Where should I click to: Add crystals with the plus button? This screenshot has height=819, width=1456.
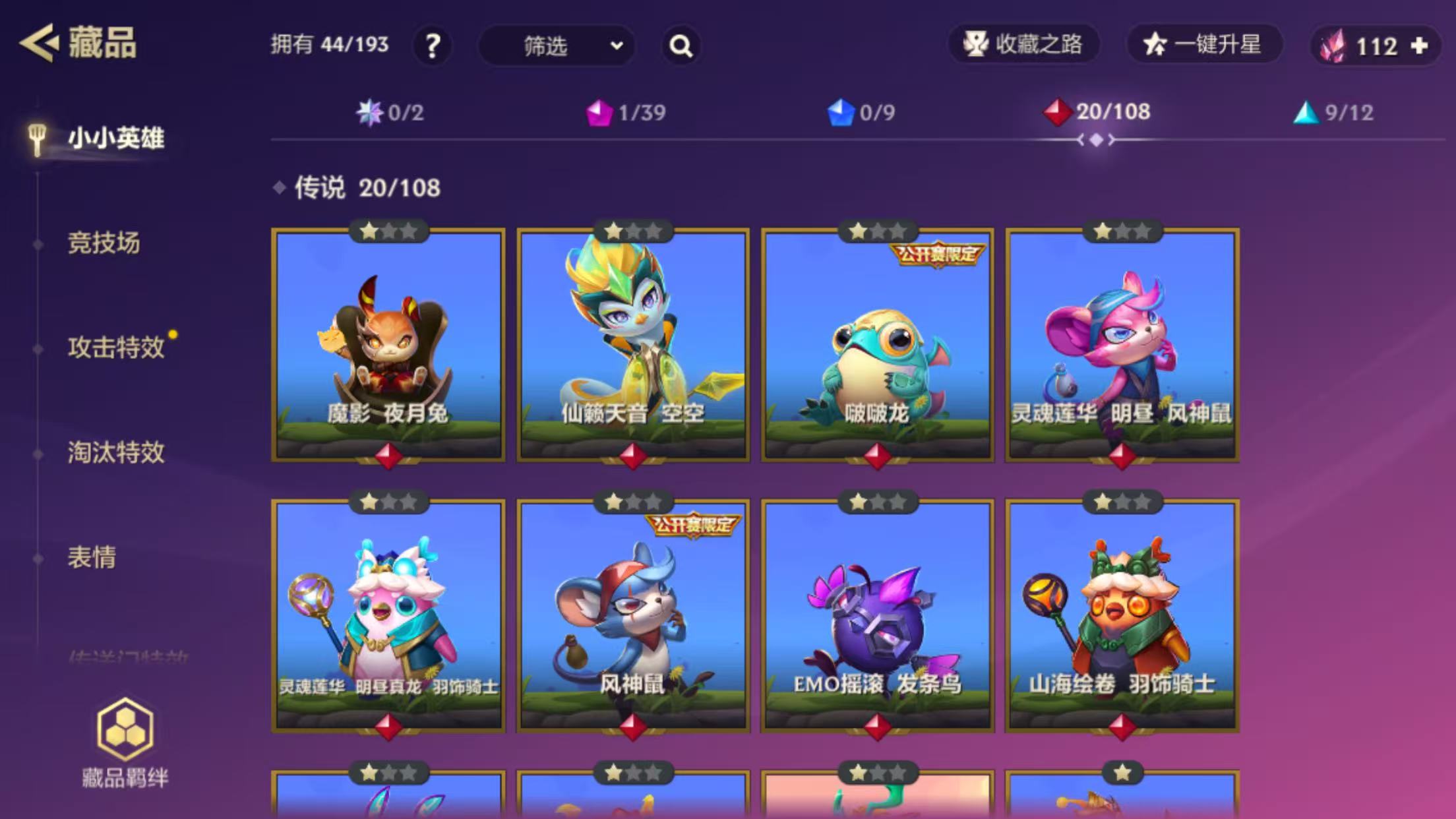point(1419,46)
